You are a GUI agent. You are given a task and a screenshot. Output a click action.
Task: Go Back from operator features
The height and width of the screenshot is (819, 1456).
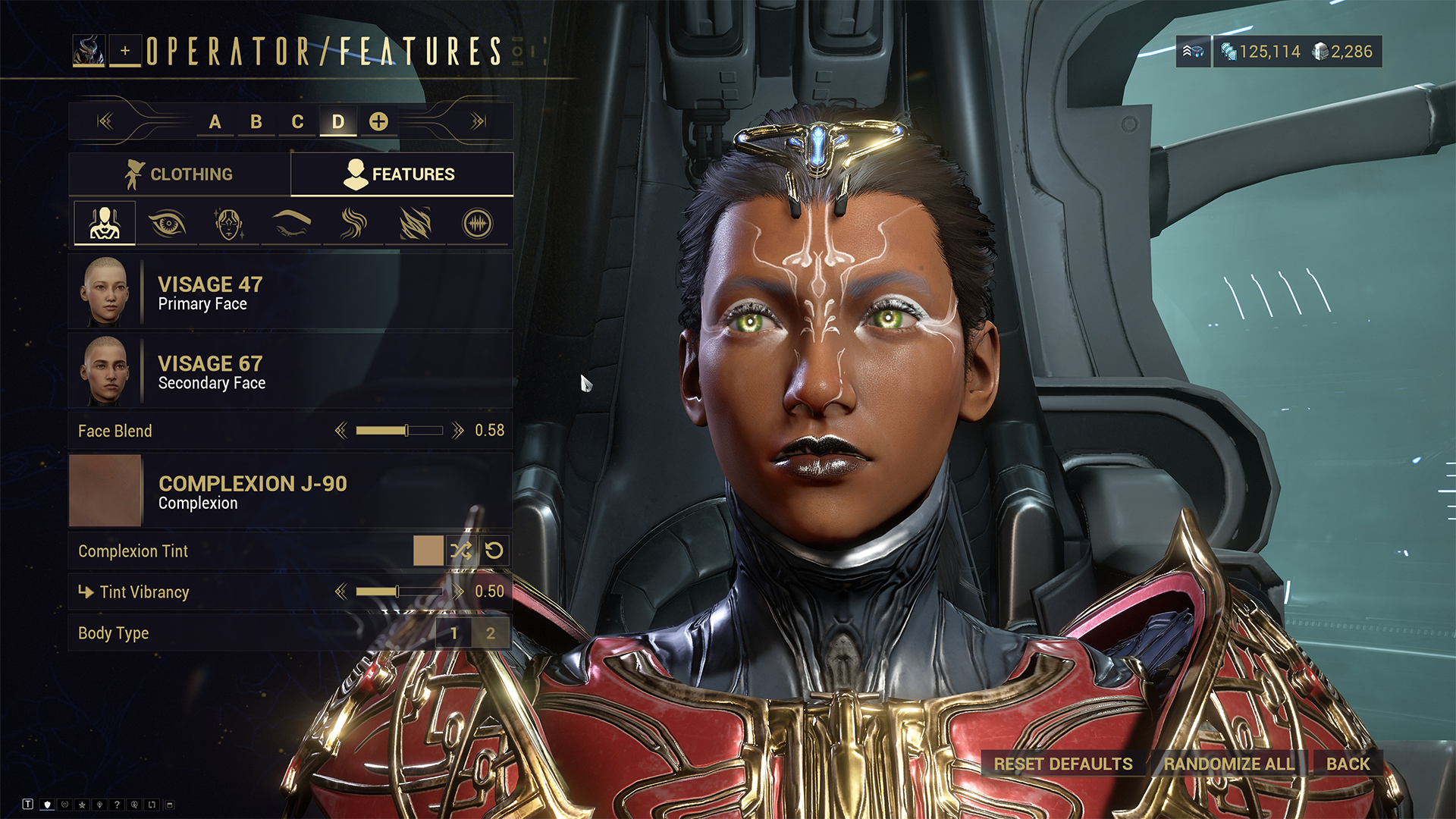1348,764
